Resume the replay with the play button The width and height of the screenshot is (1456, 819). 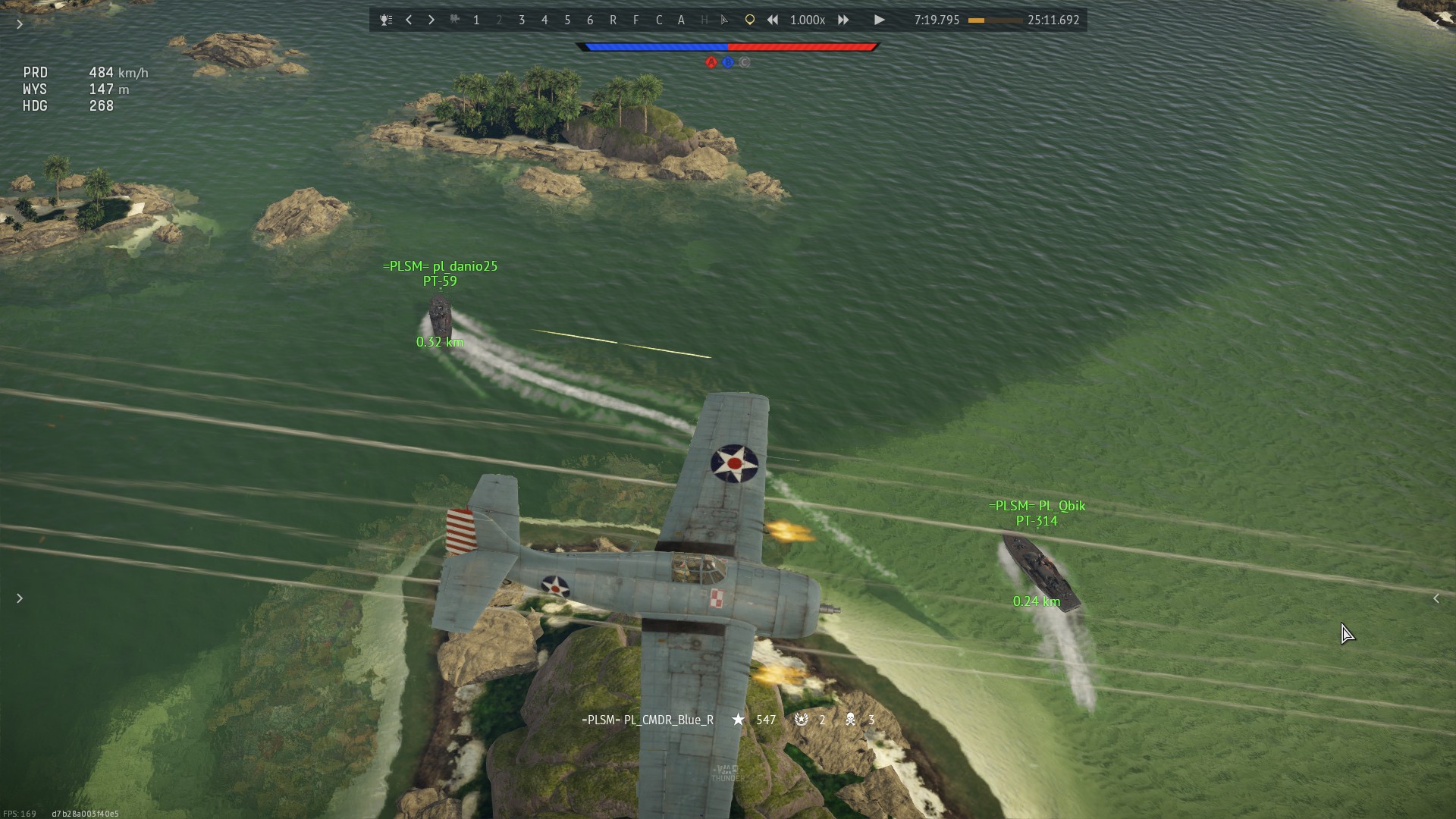[879, 20]
